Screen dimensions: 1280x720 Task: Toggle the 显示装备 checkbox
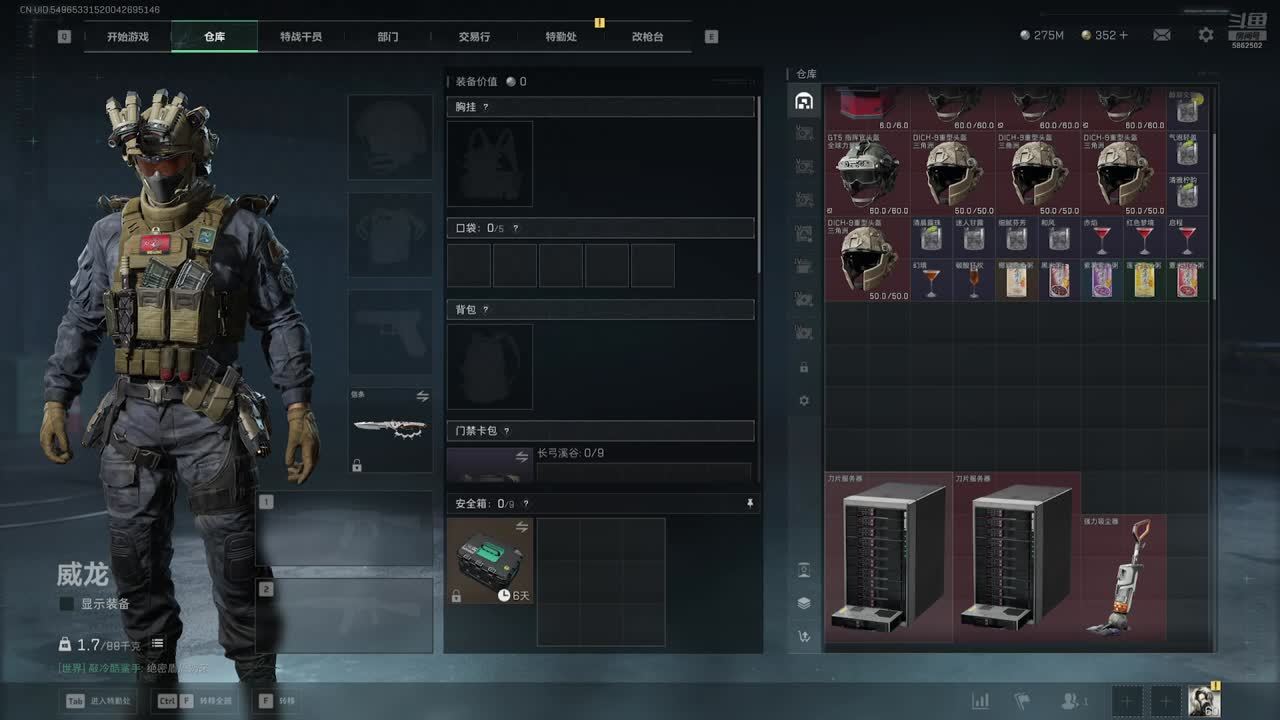67,604
